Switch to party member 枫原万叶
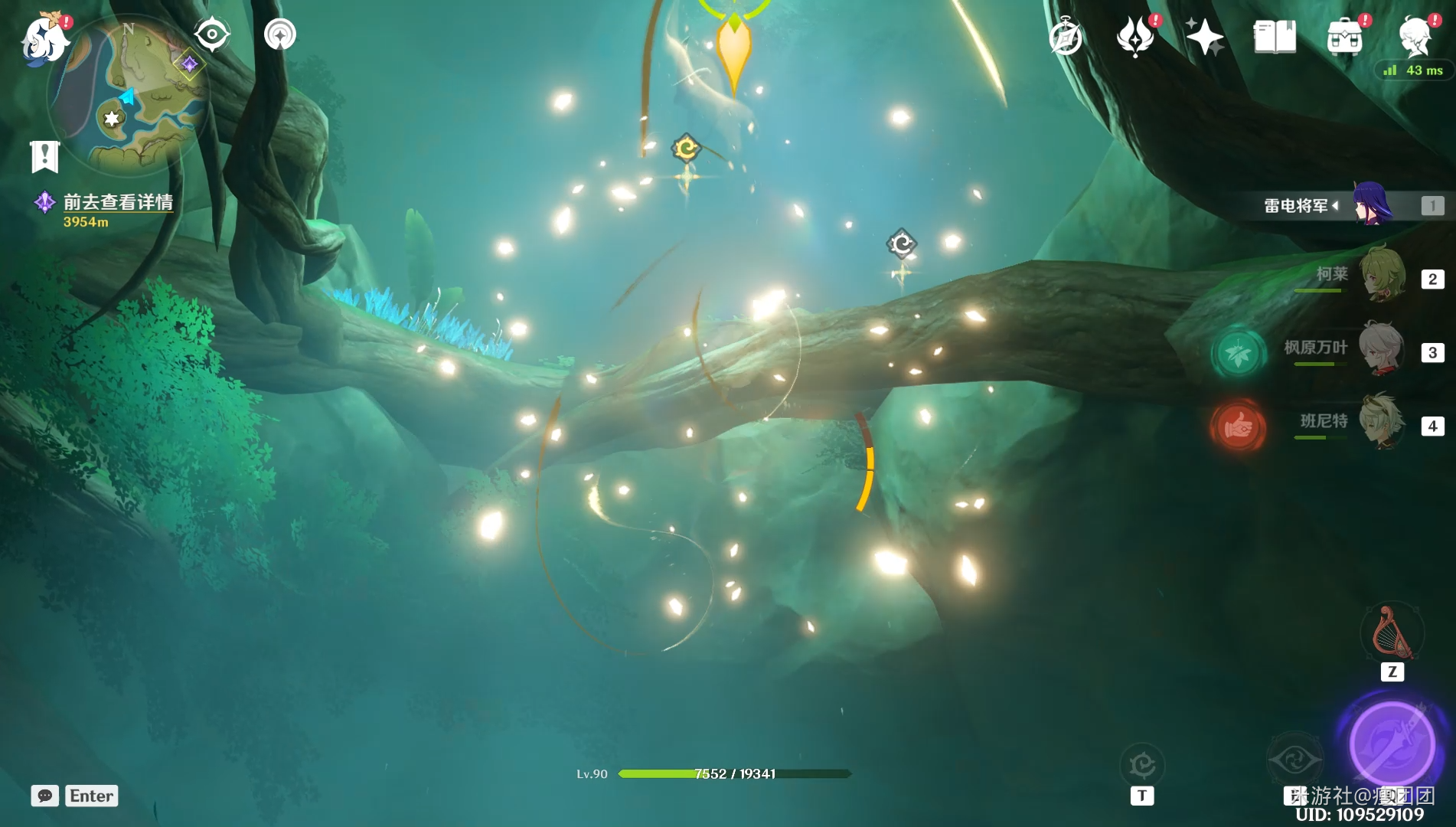 (1380, 349)
